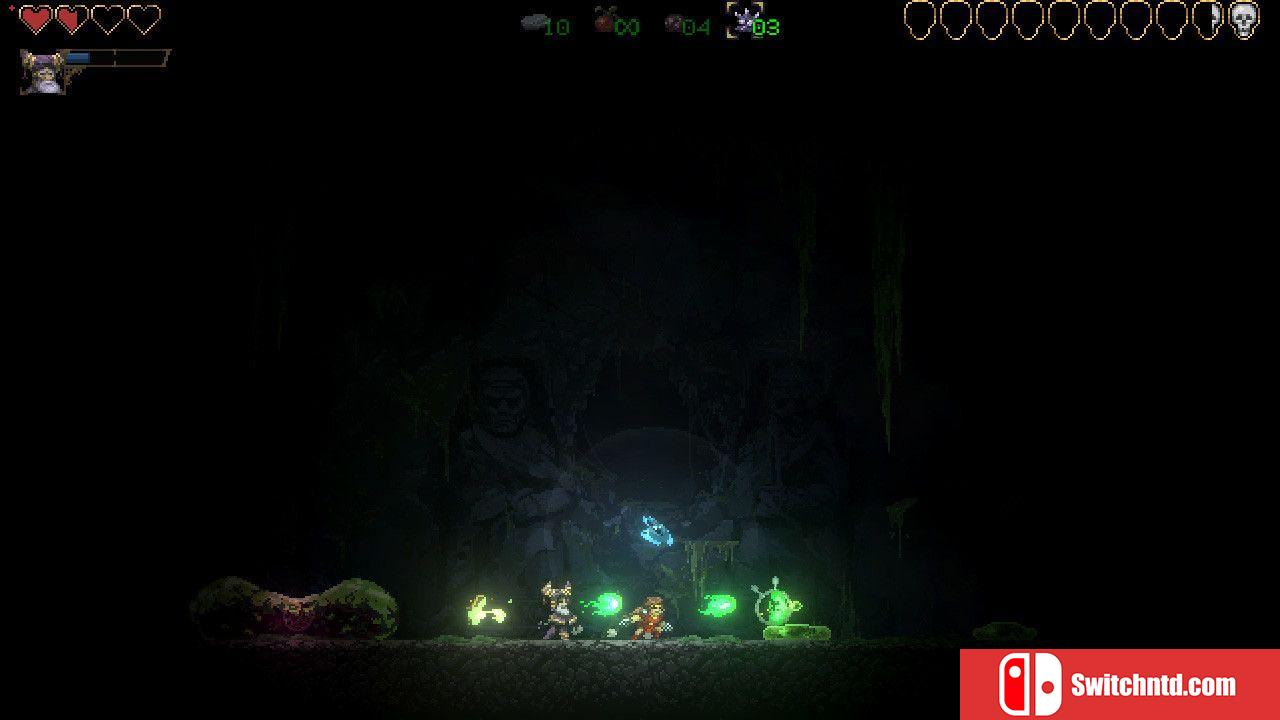Pick the highlighted spiked caltrop item
The height and width of the screenshot is (720, 1280).
pyautogui.click(x=741, y=20)
